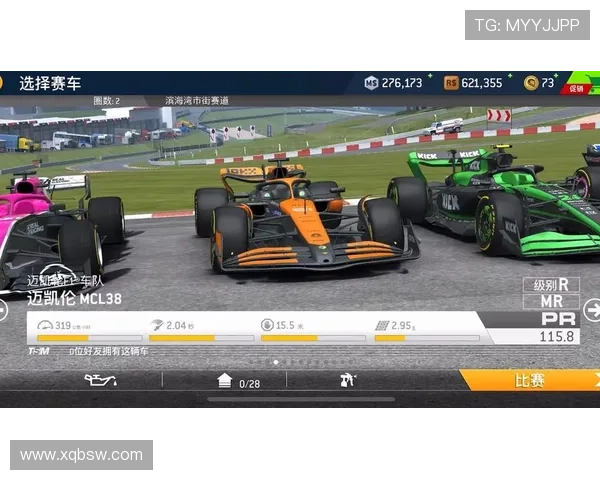Open the M$ currency balance
The height and width of the screenshot is (480, 600).
pyautogui.click(x=394, y=83)
